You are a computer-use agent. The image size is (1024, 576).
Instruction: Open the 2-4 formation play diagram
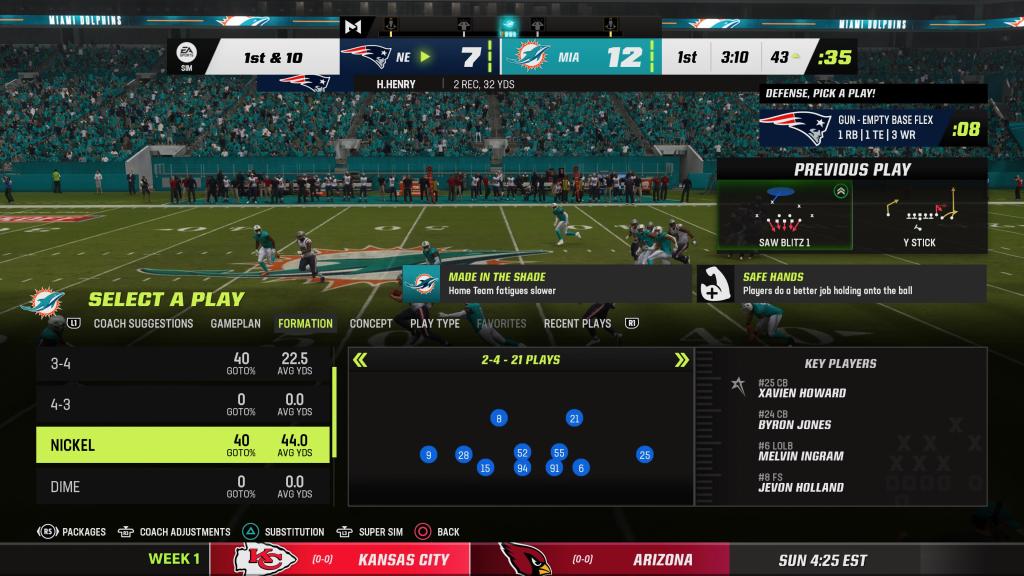click(520, 440)
